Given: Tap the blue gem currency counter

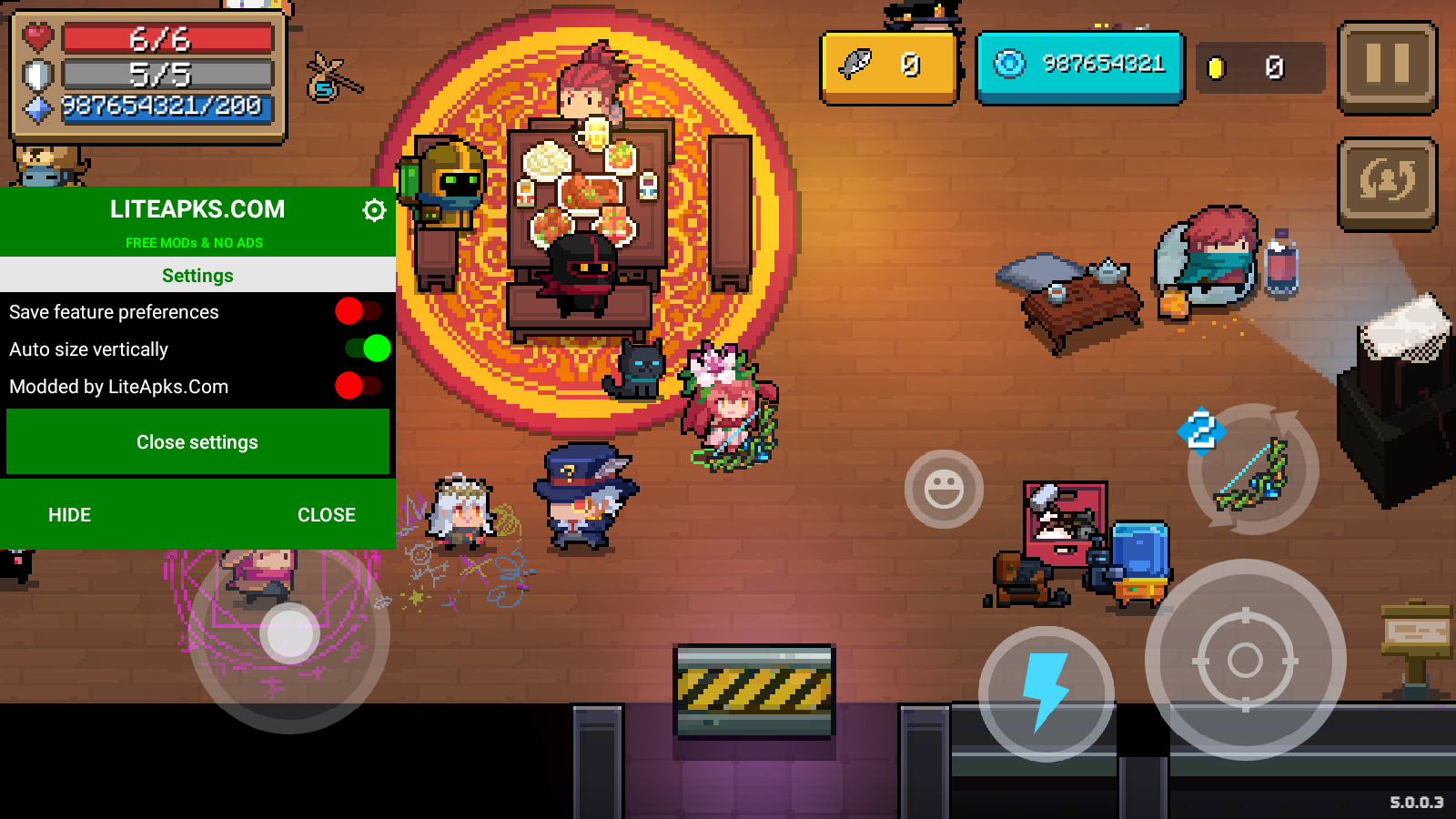Looking at the screenshot, I should click(x=1080, y=66).
